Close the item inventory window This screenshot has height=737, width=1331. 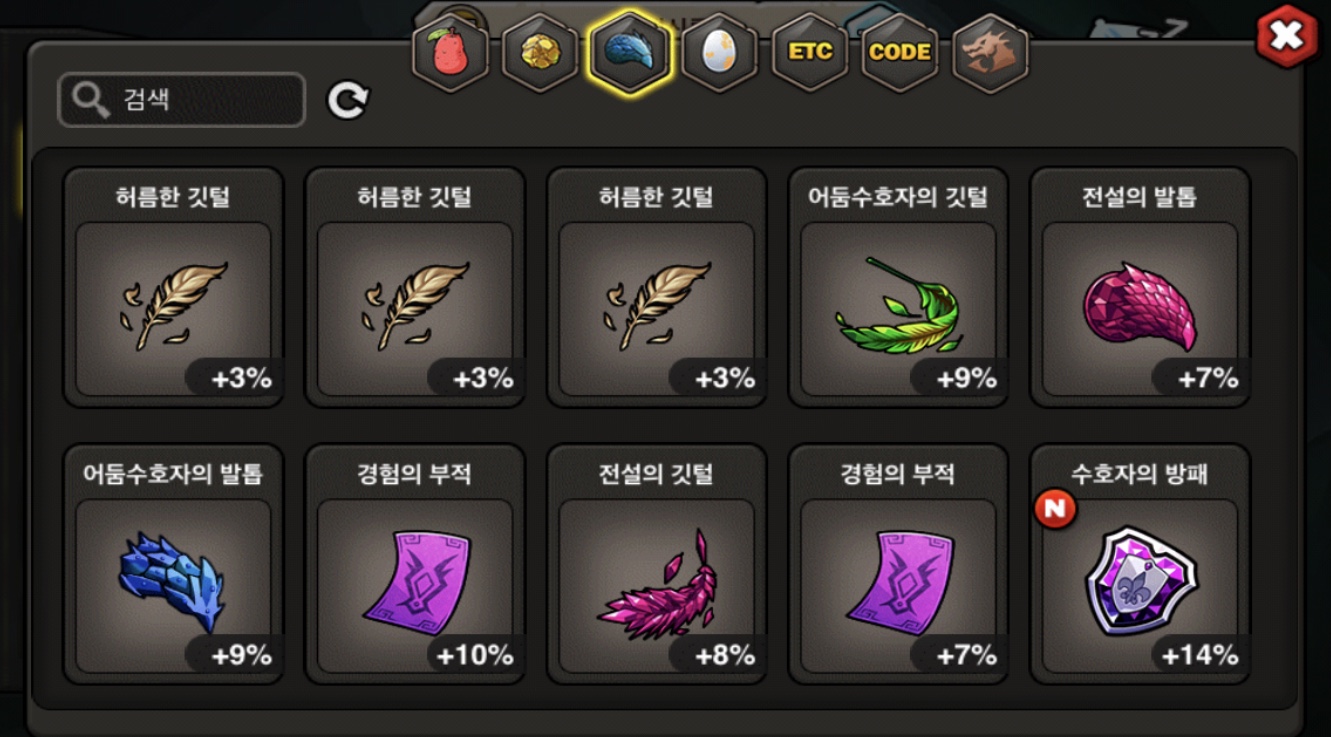pos(1286,36)
